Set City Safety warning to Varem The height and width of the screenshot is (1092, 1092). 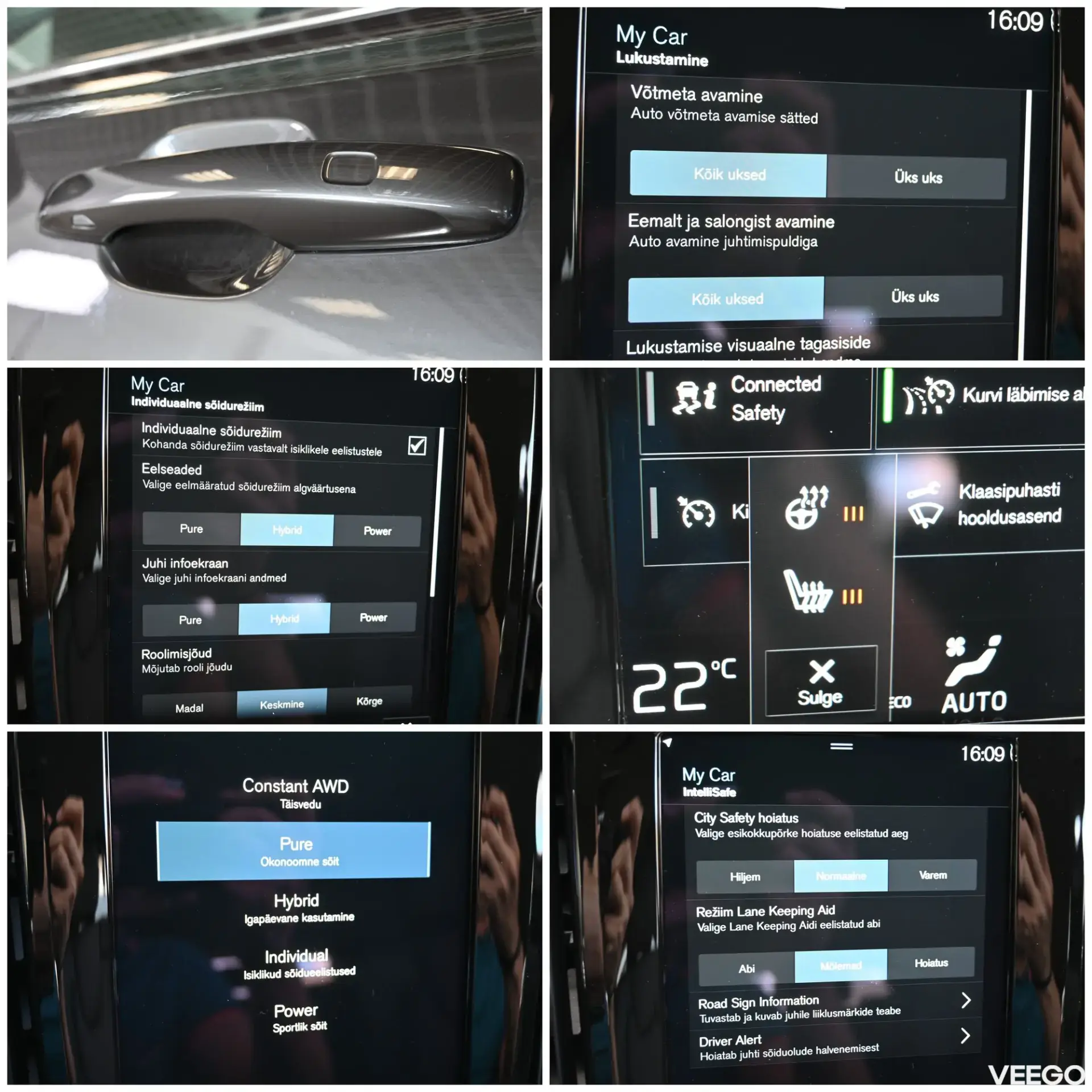pyautogui.click(x=932, y=875)
